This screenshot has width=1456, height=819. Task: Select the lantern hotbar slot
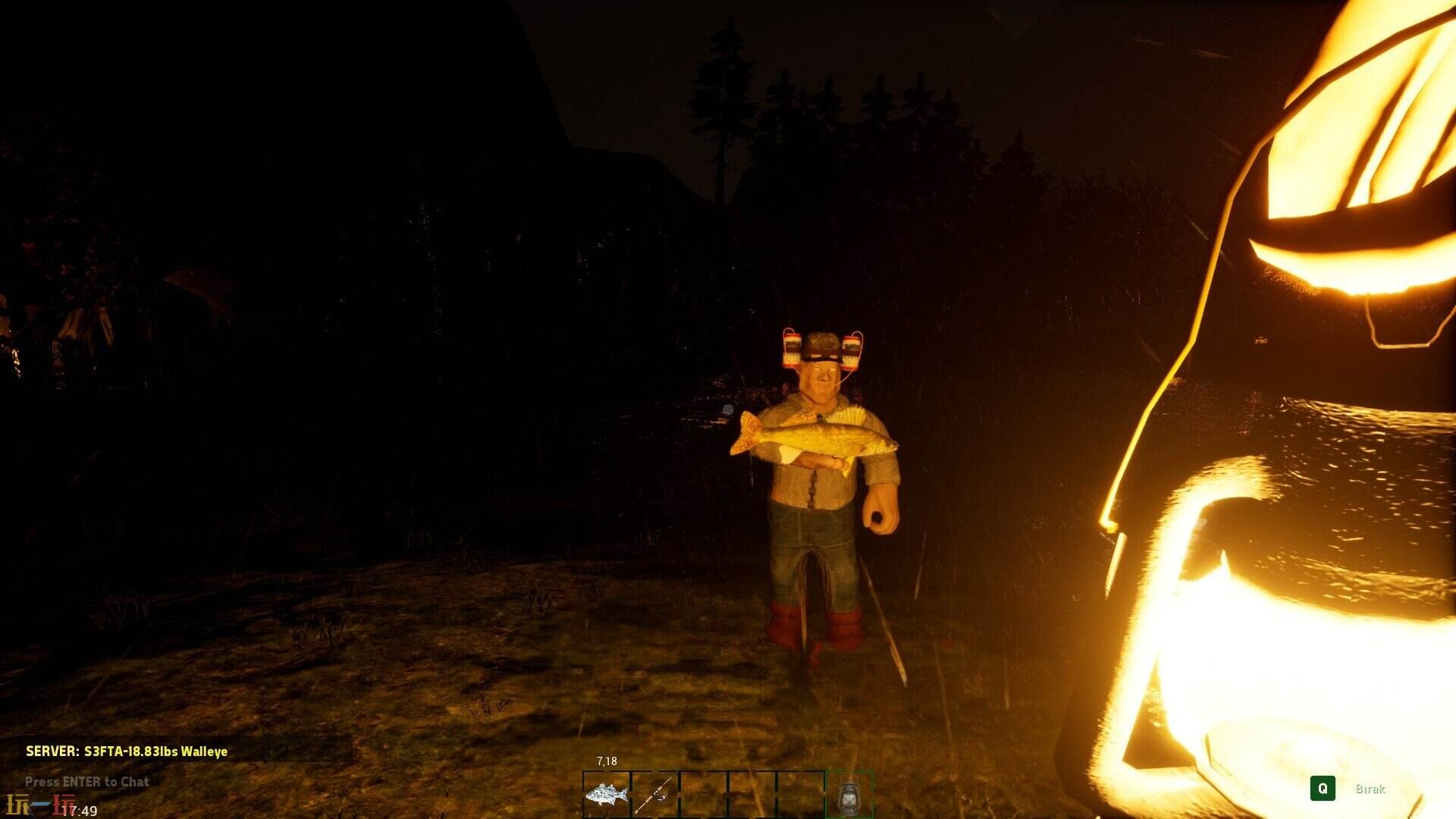(x=849, y=795)
